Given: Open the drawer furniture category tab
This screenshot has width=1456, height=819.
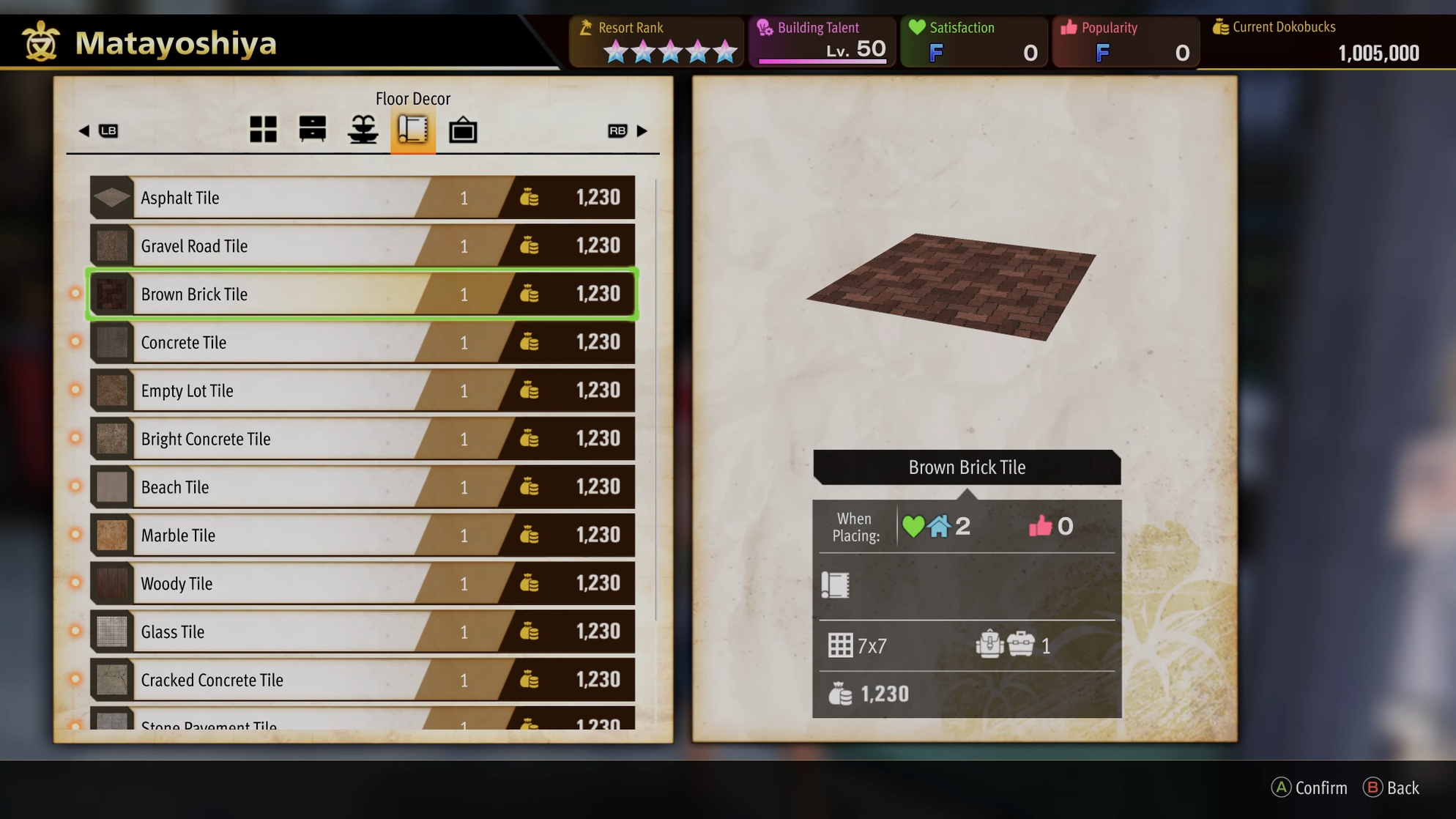Looking at the screenshot, I should point(313,130).
